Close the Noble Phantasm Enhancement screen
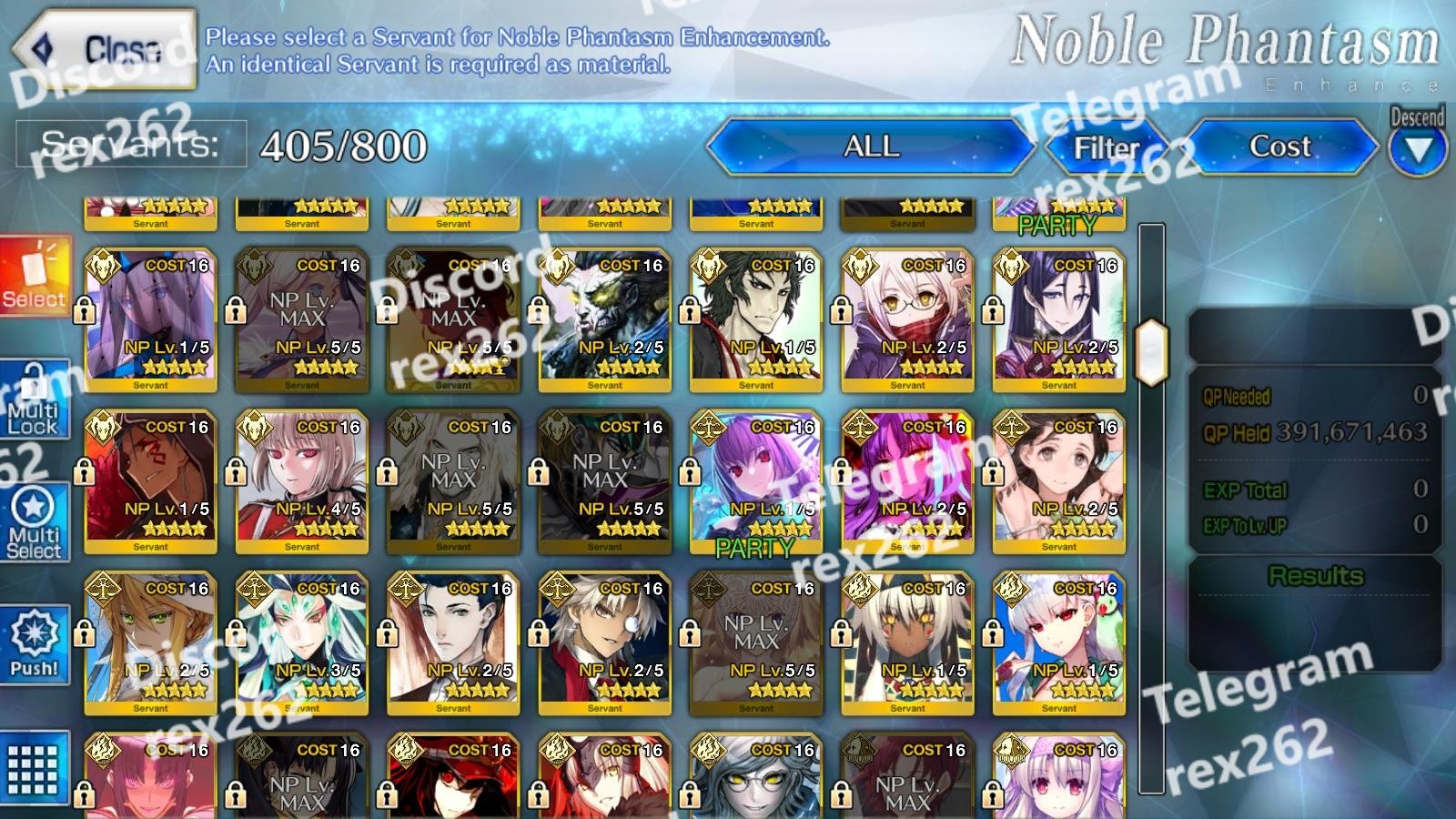This screenshot has width=1456, height=819. point(103,49)
